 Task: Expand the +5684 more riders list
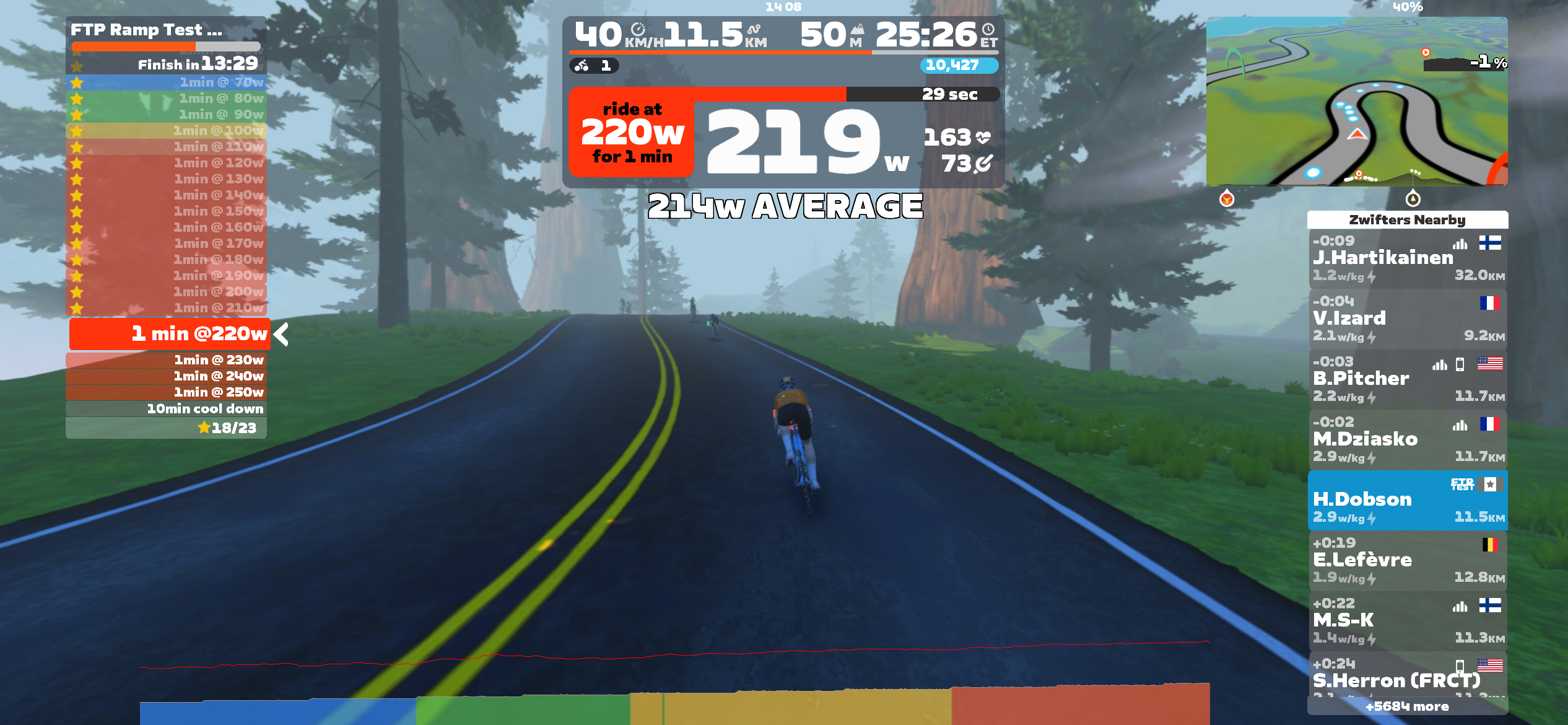(1407, 706)
